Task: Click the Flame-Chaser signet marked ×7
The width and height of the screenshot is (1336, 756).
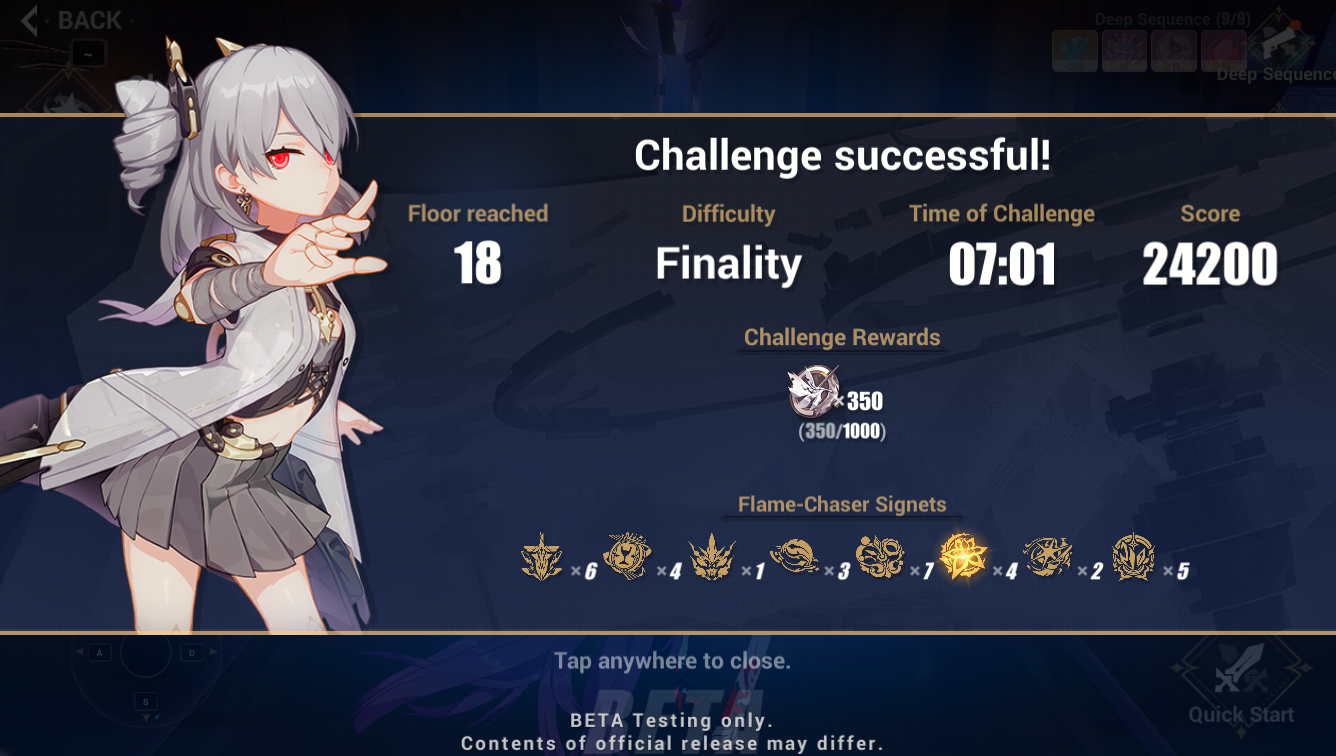Action: point(882,558)
